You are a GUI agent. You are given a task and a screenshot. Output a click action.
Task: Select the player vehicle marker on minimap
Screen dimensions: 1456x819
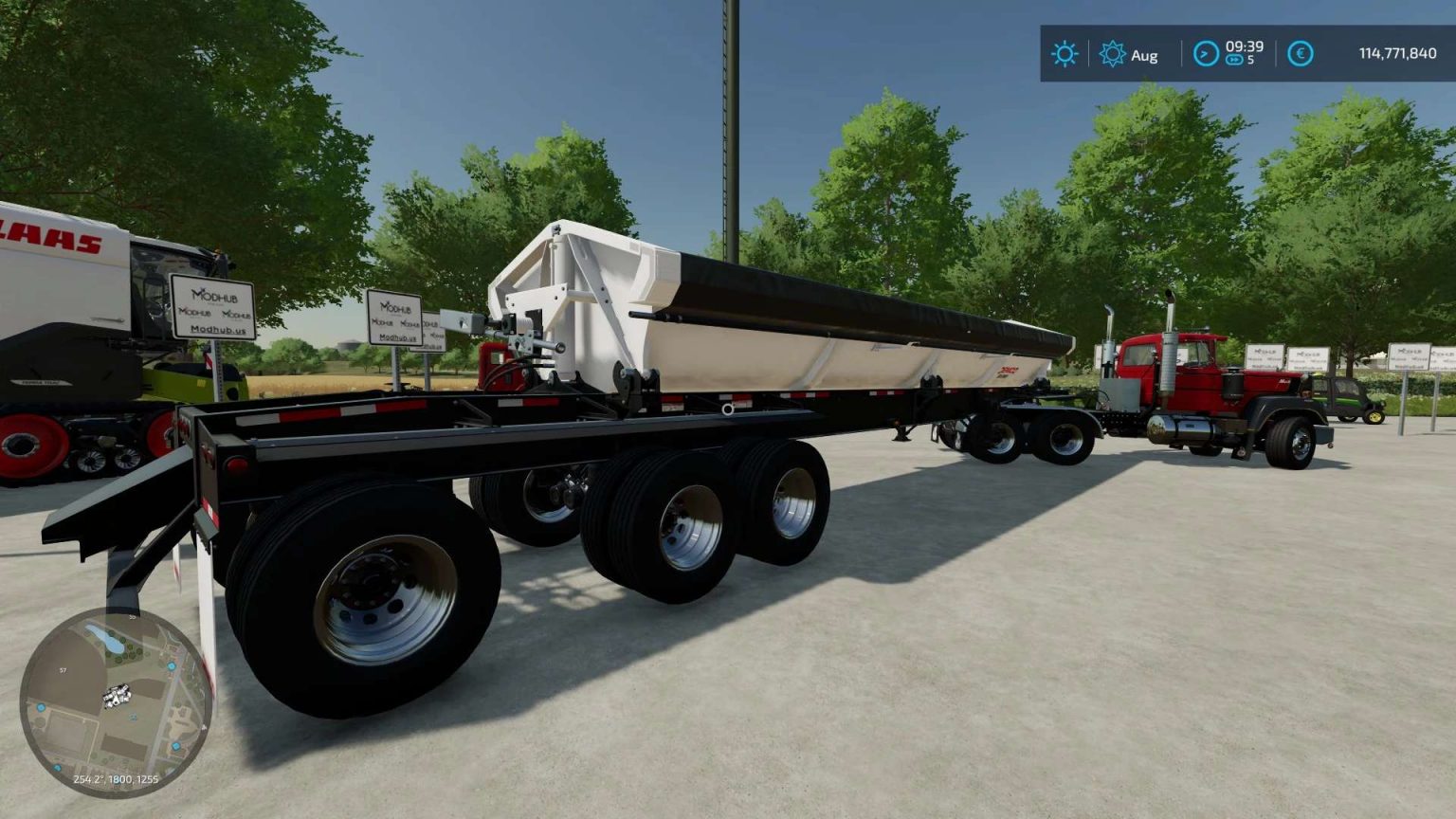(x=118, y=695)
